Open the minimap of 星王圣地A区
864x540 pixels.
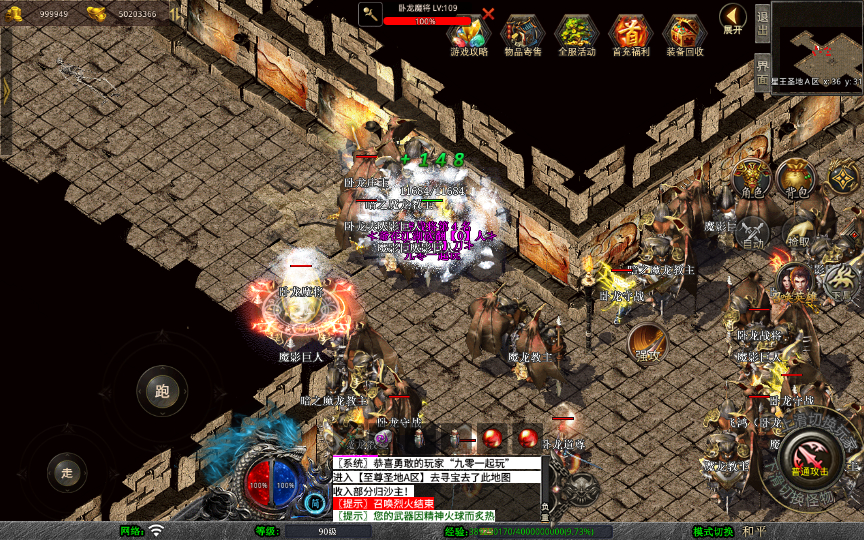(817, 41)
